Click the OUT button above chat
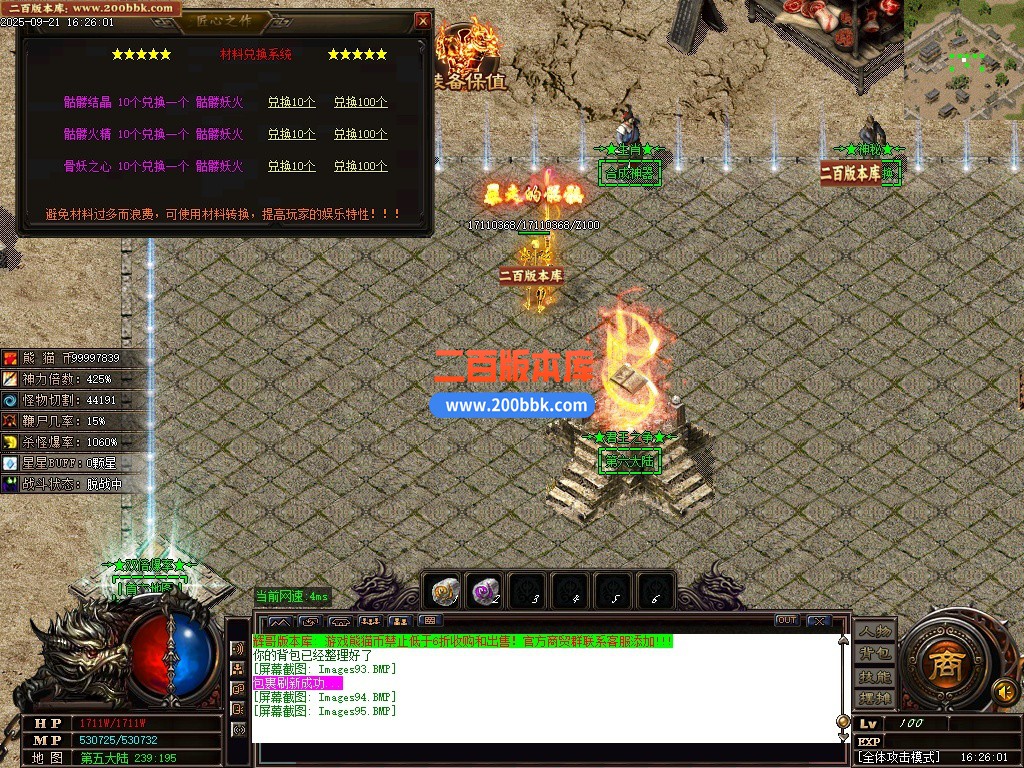This screenshot has height=768, width=1024. [787, 621]
